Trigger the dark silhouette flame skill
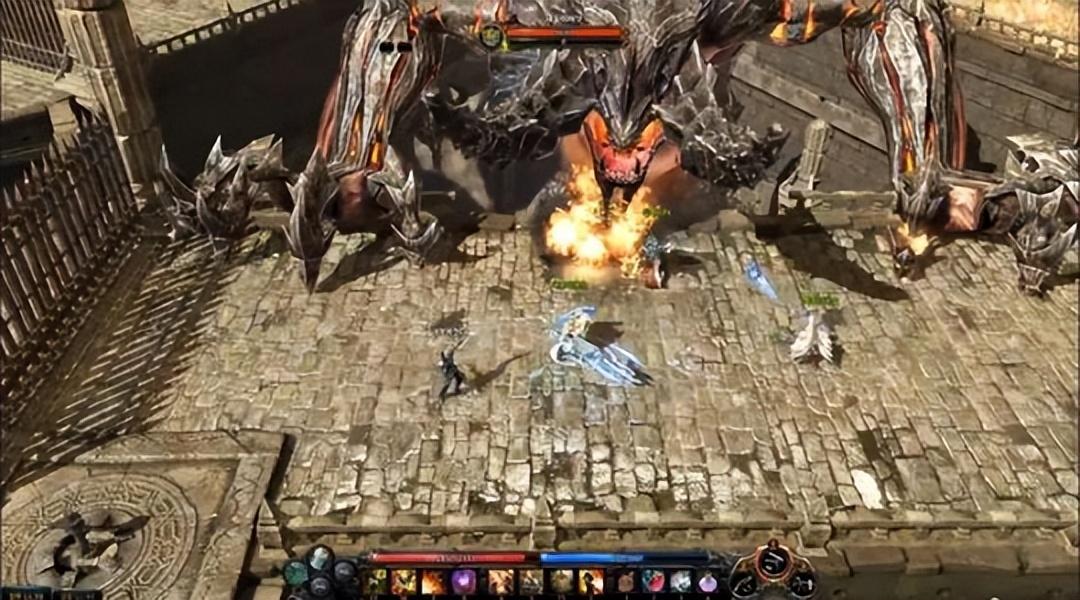This screenshot has height=600, width=1080. tap(591, 581)
